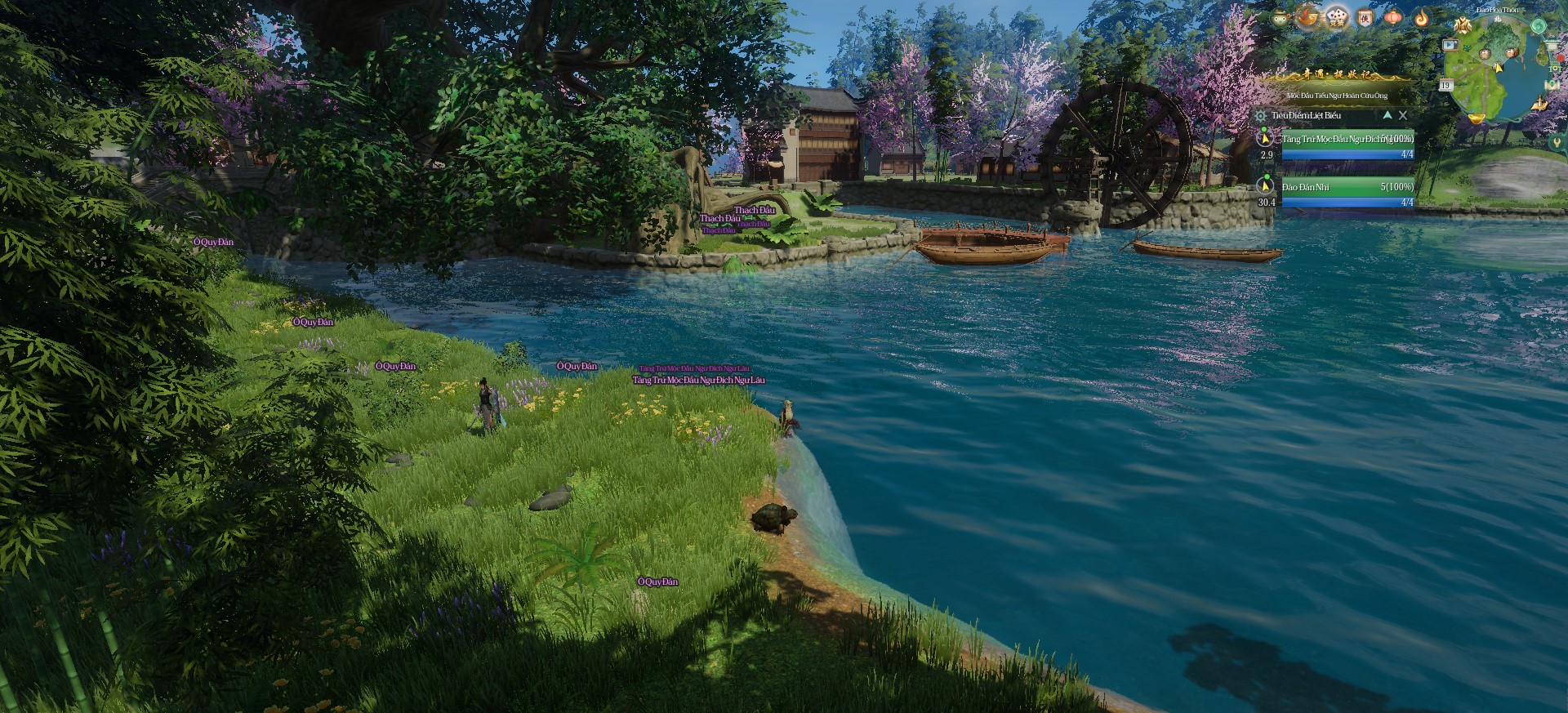Click the red lantern event icon
Screen dimensions: 1568x713
[1393, 17]
